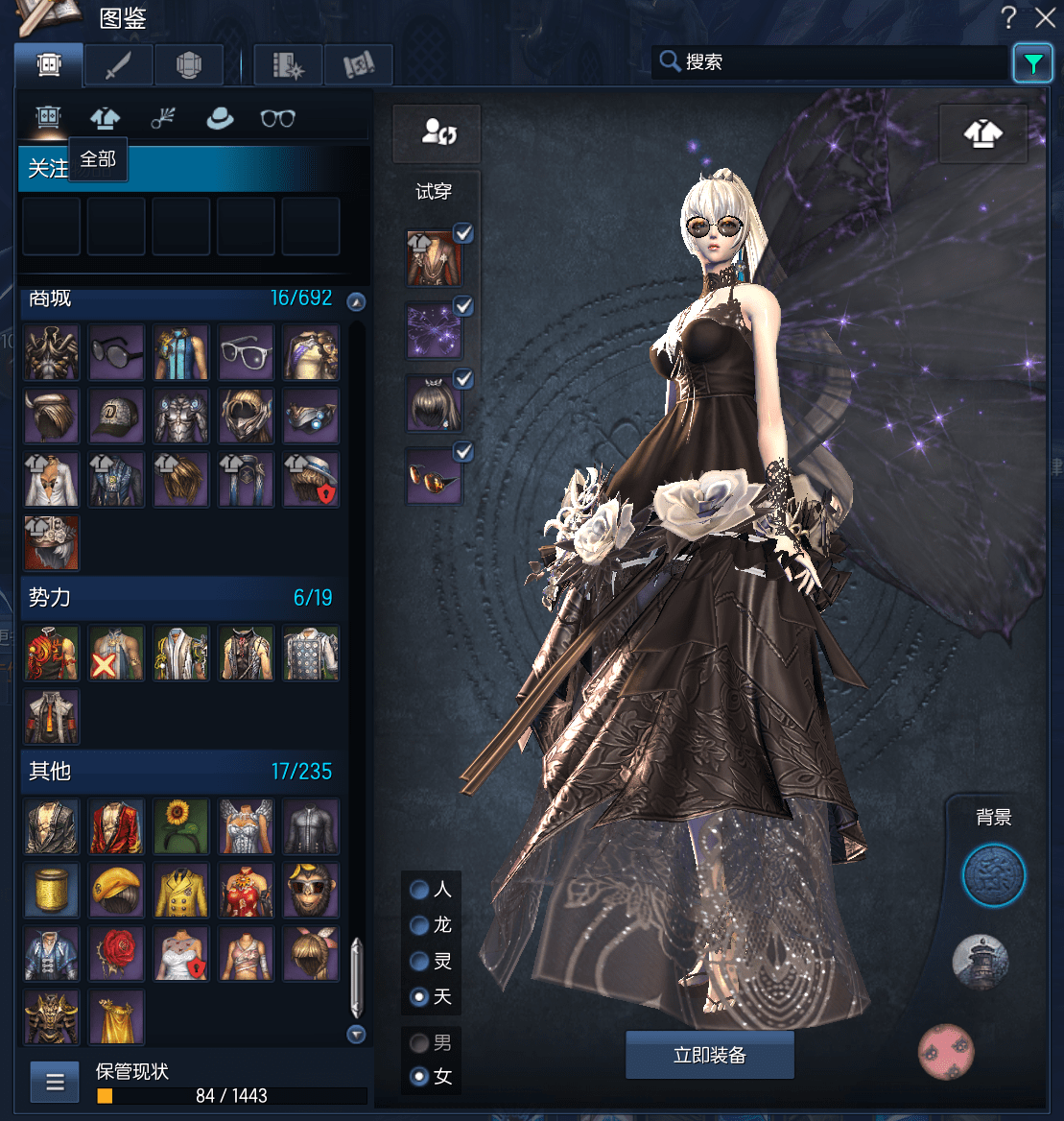Select the glasses category filter
The height and width of the screenshot is (1121, 1064).
click(278, 118)
